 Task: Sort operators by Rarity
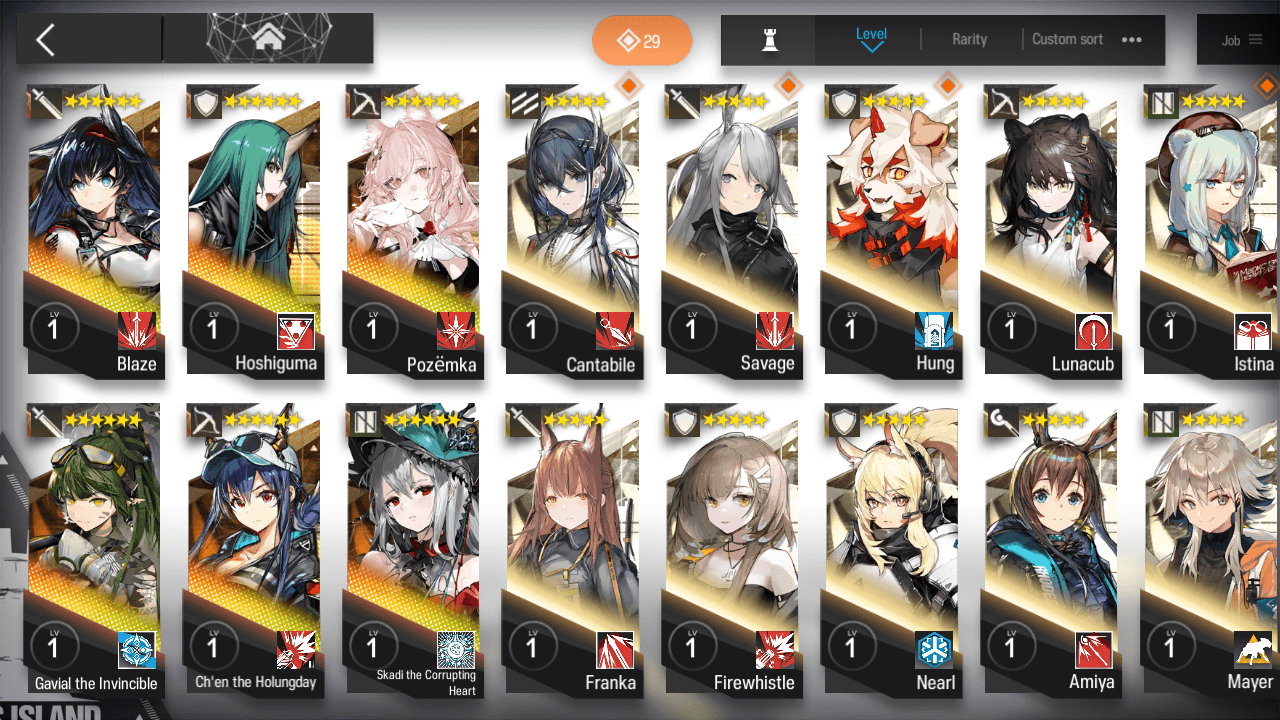(969, 39)
